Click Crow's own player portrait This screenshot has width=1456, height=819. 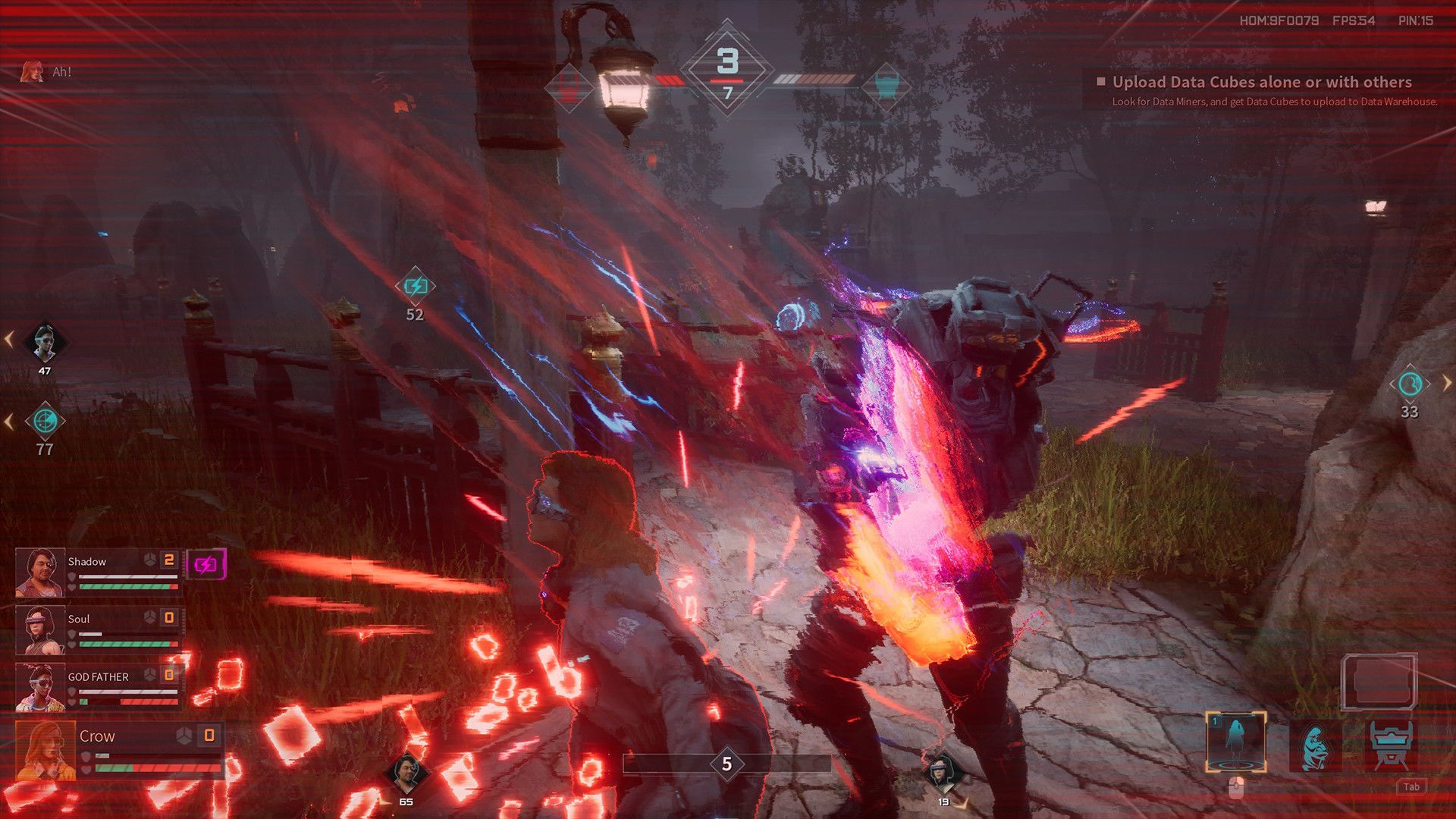point(45,751)
